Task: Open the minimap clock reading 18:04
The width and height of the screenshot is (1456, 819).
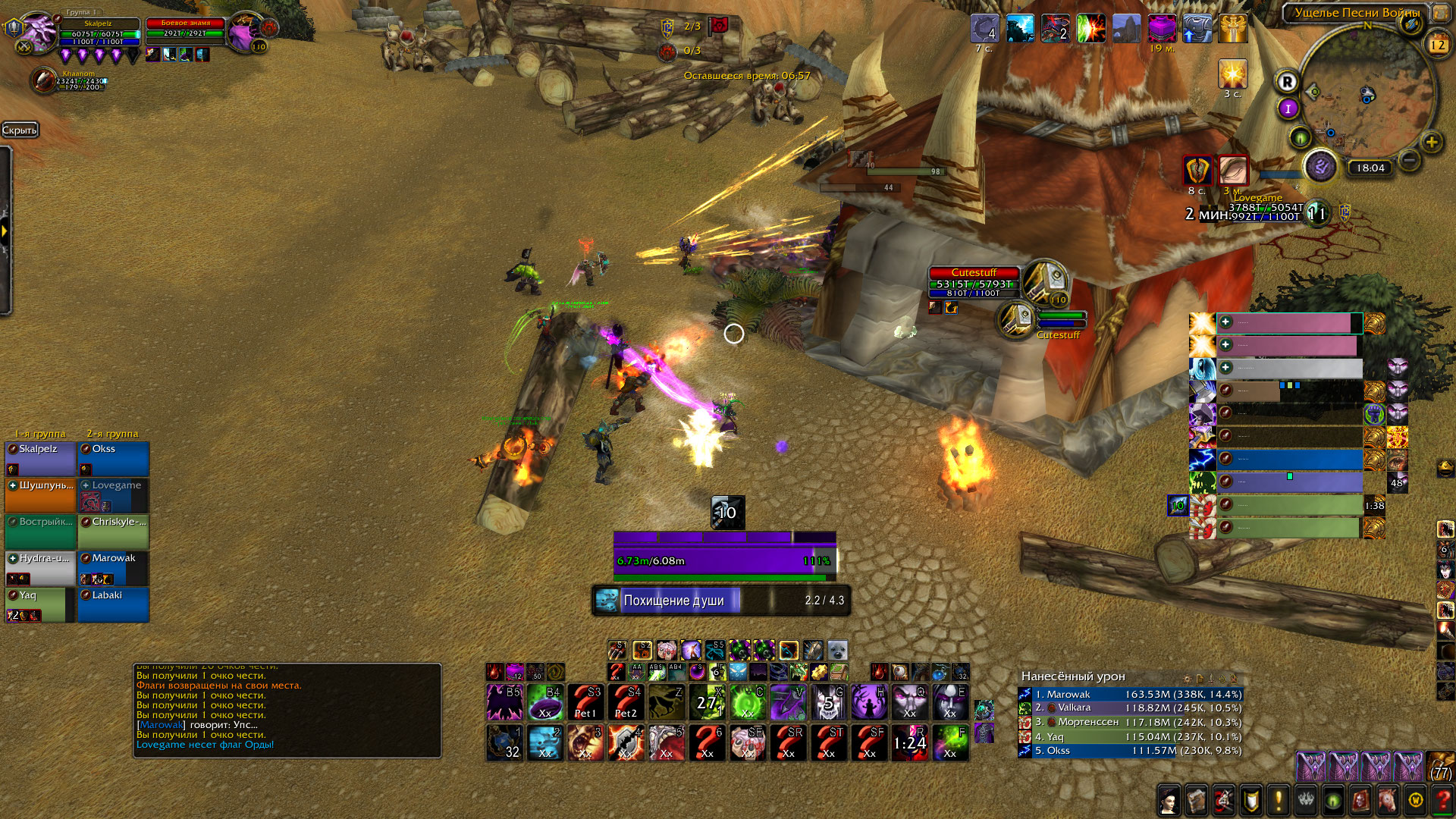Action: coord(1370,168)
